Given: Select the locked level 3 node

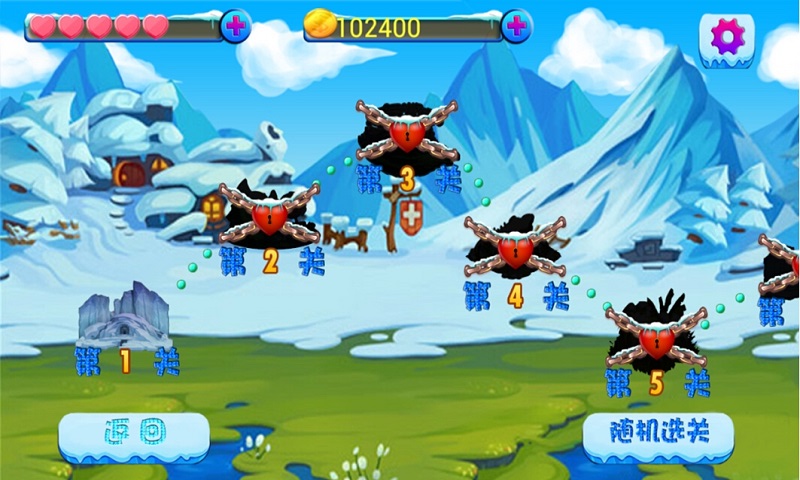Looking at the screenshot, I should (406, 131).
